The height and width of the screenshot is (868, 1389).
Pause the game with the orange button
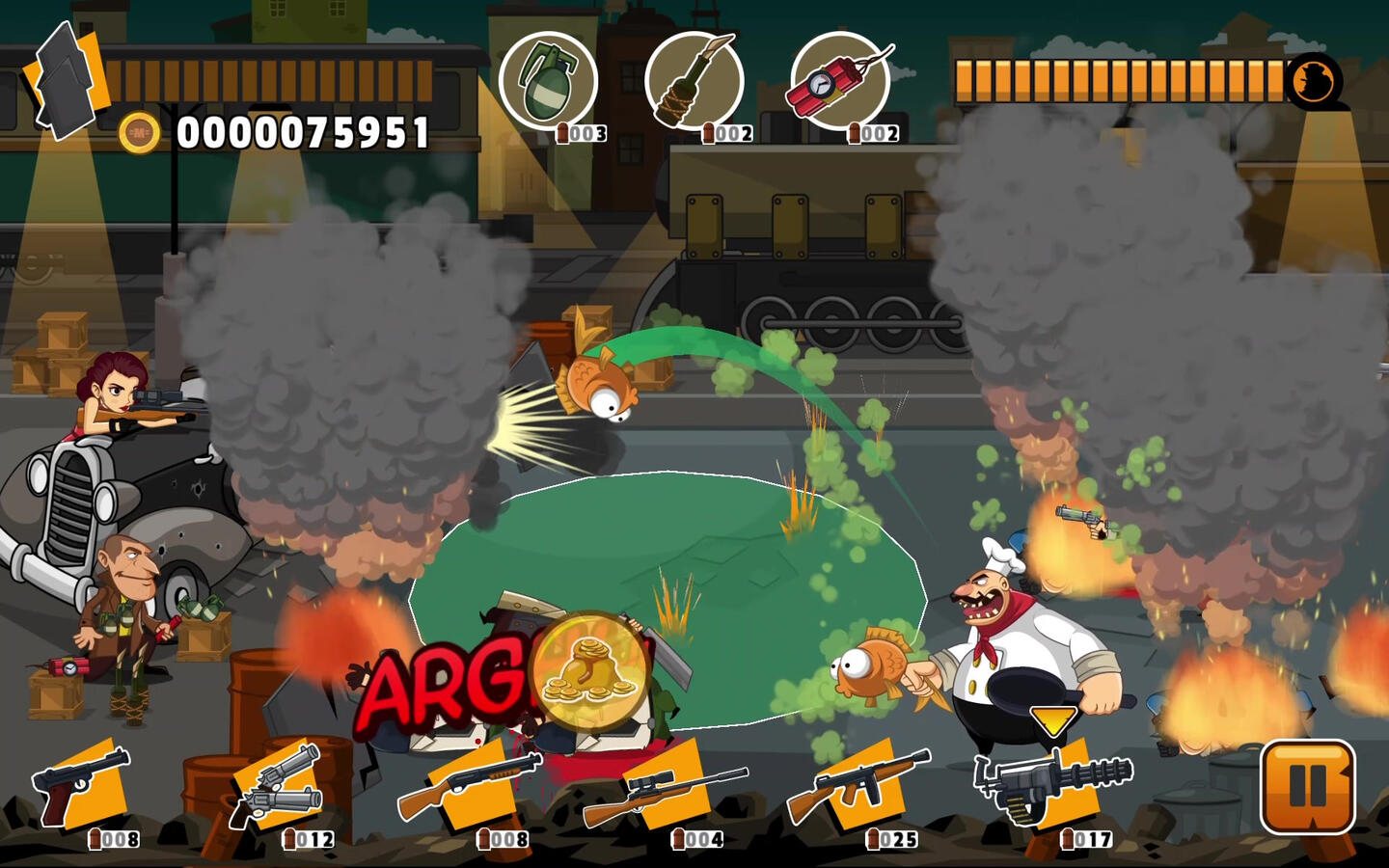[1308, 786]
